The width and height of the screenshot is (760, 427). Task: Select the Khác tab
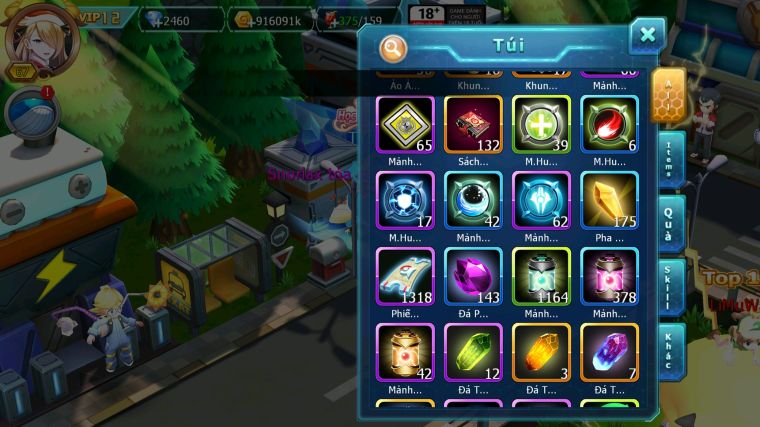coord(671,350)
